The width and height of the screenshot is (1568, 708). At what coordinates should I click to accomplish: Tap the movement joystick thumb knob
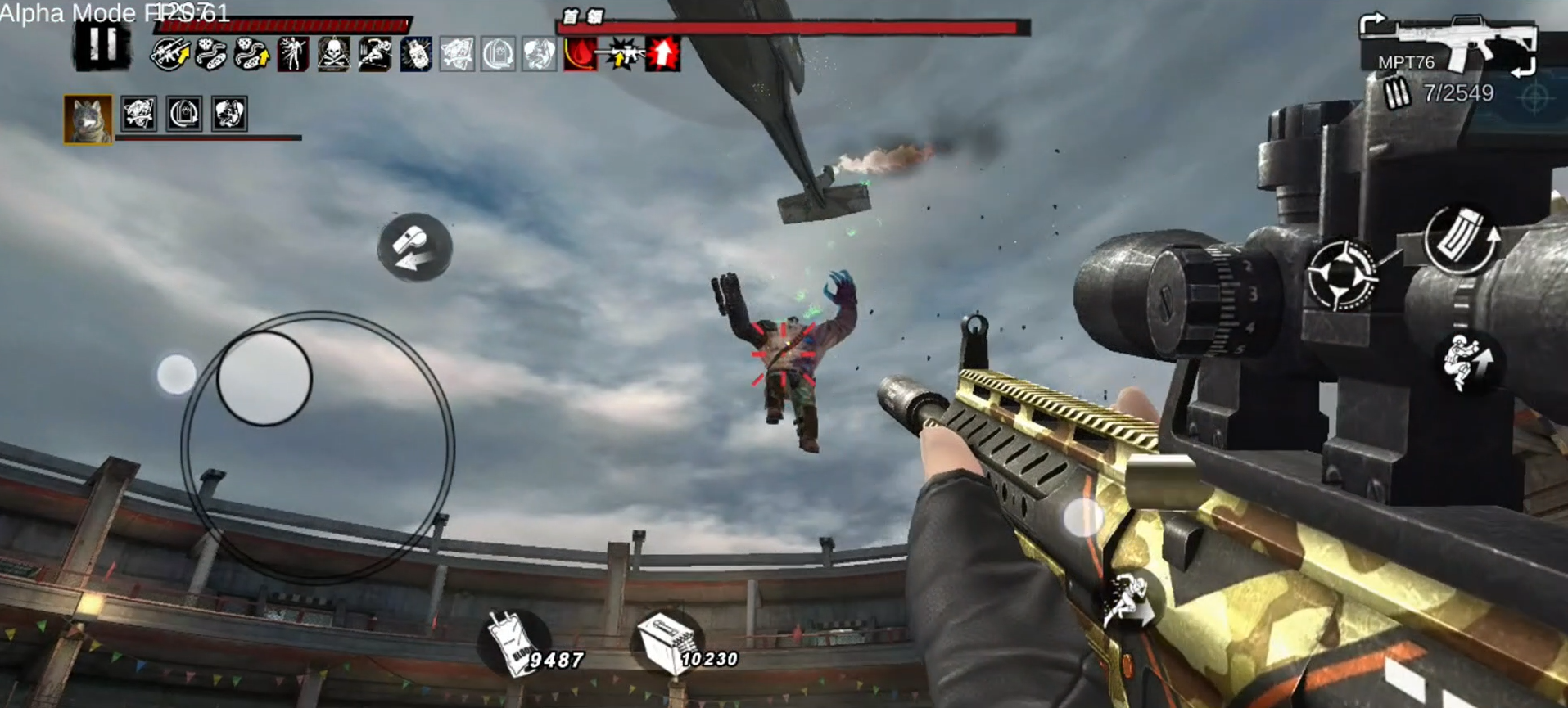tap(264, 378)
